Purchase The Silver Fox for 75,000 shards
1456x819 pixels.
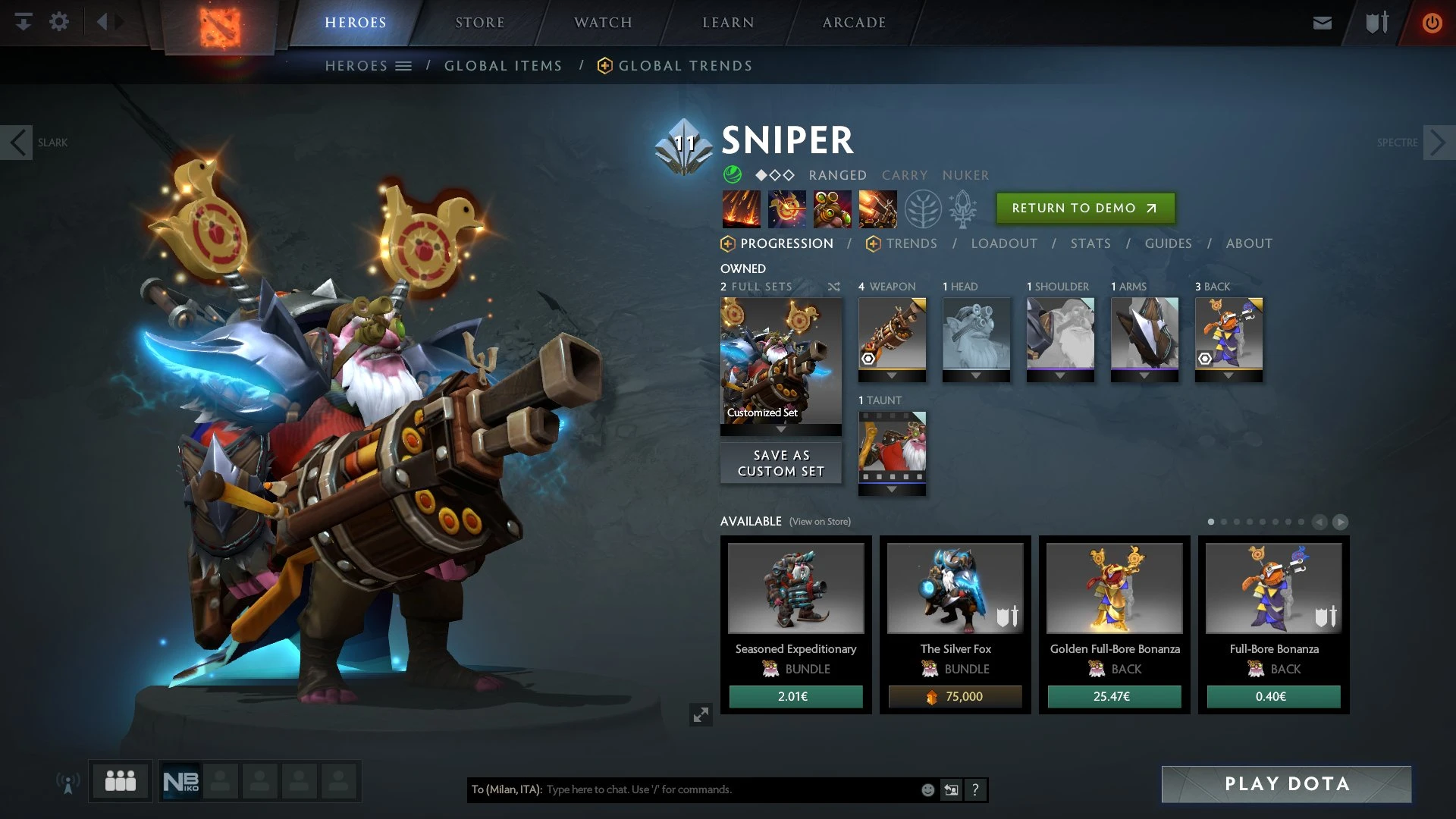pyautogui.click(x=955, y=696)
